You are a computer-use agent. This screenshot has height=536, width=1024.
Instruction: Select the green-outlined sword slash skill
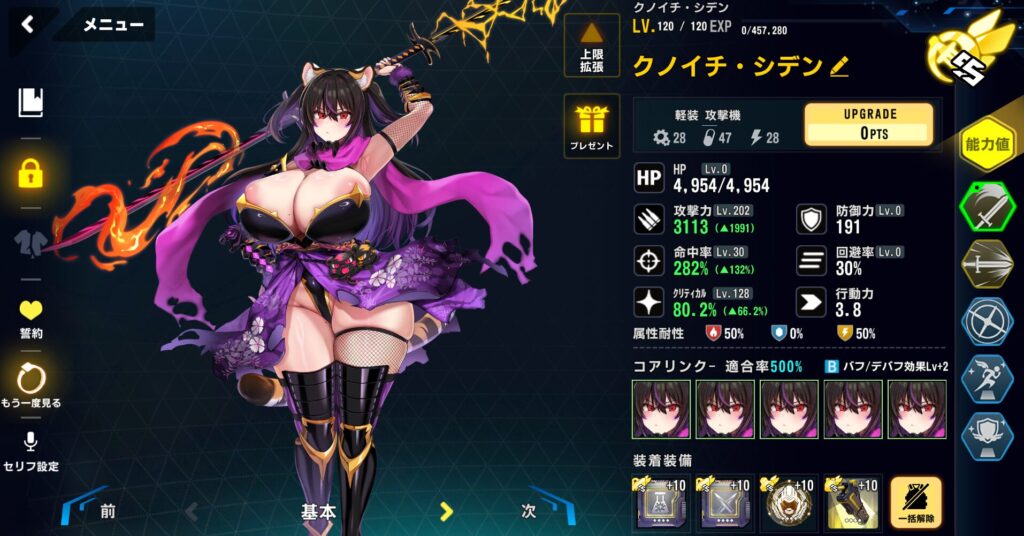986,207
